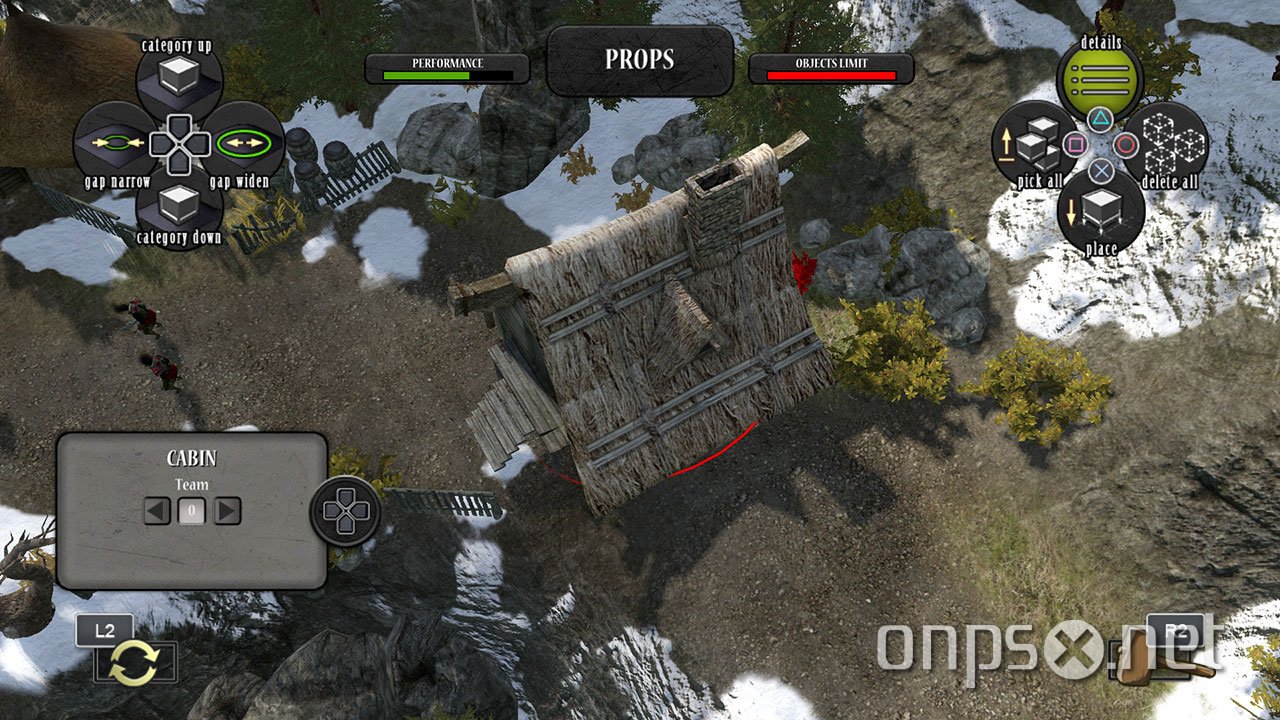Activate the gap narrow arrows icon

pos(117,144)
